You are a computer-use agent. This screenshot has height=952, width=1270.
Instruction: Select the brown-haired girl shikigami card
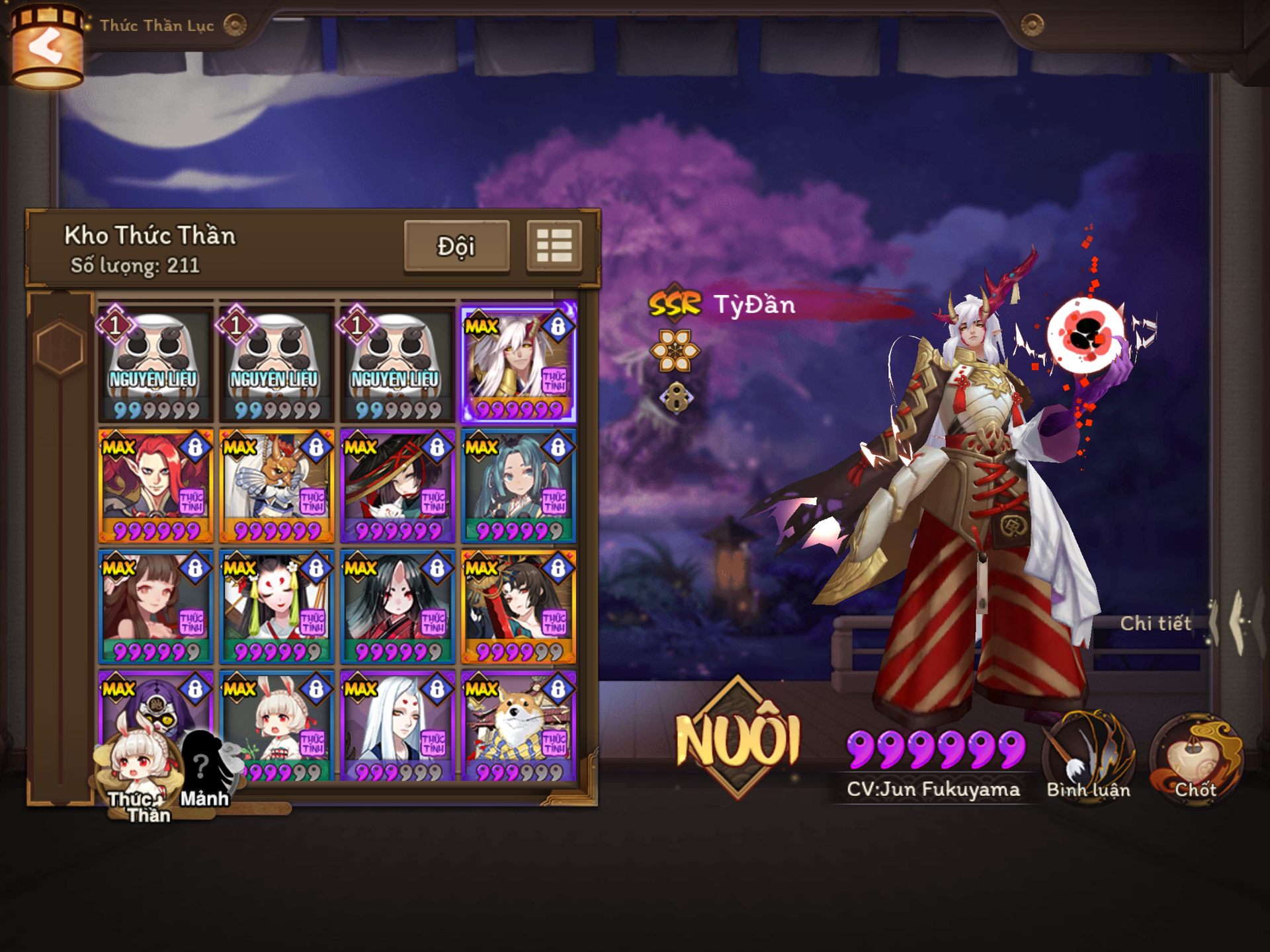coord(155,607)
